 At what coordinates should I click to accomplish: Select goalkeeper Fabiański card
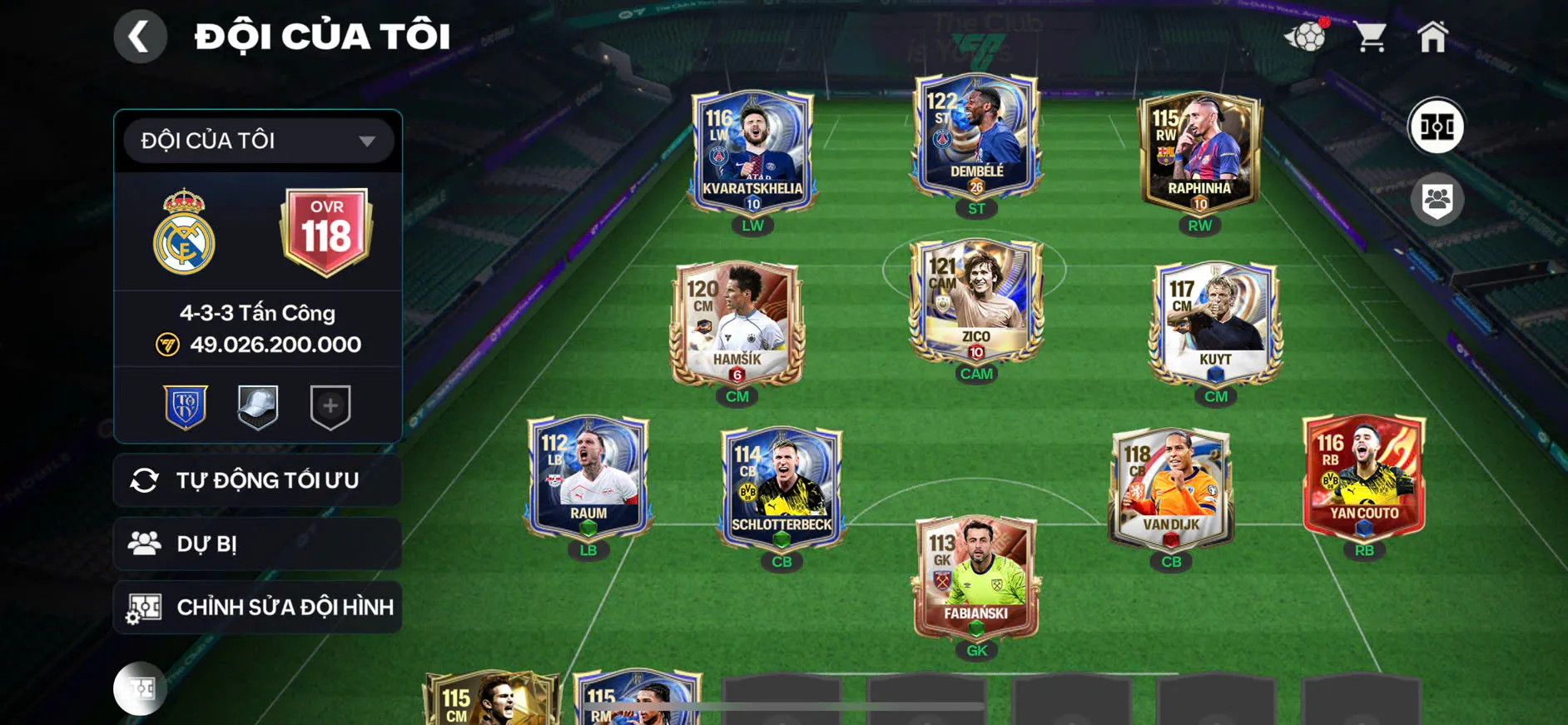click(976, 577)
